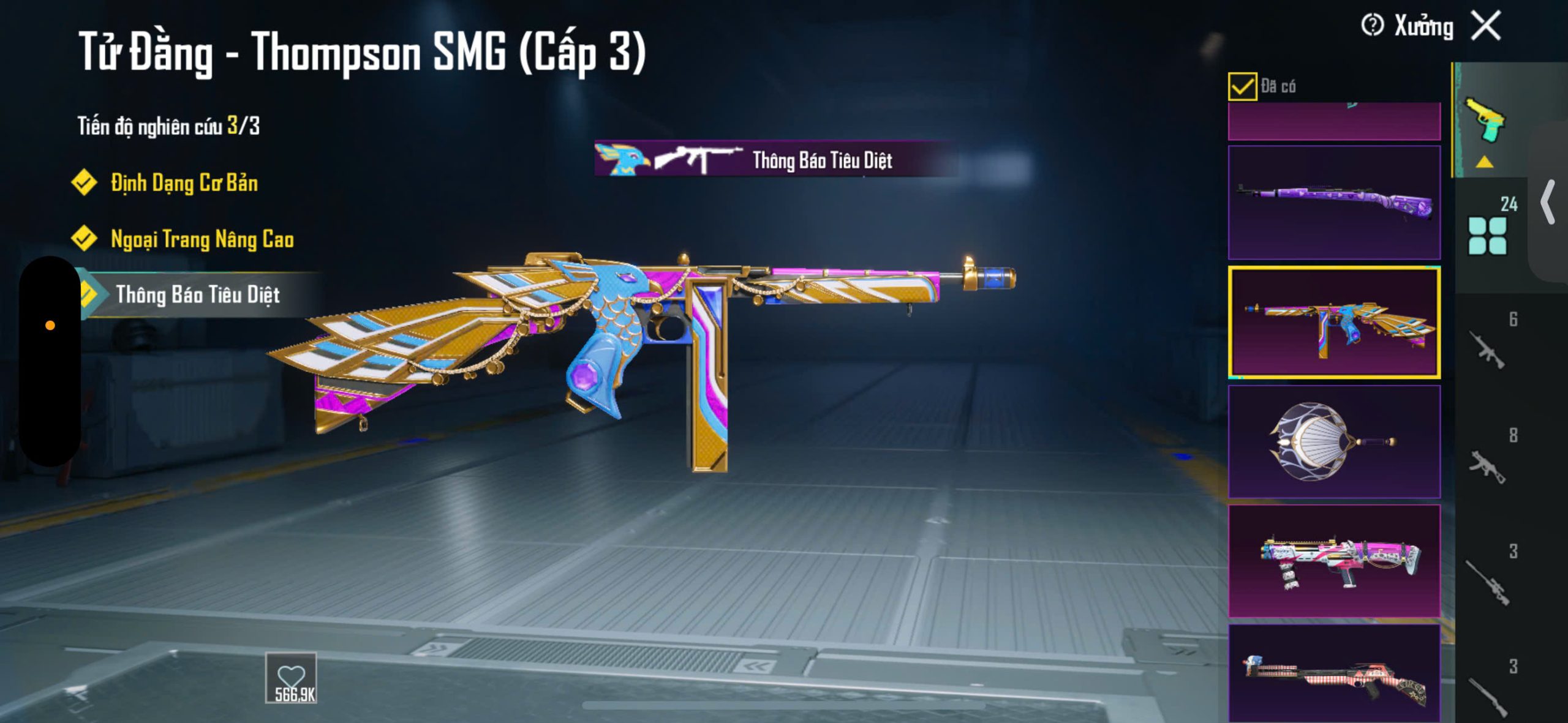This screenshot has height=723, width=1568.
Task: Select the pink shotgun skin thumbnail
Action: click(1334, 561)
